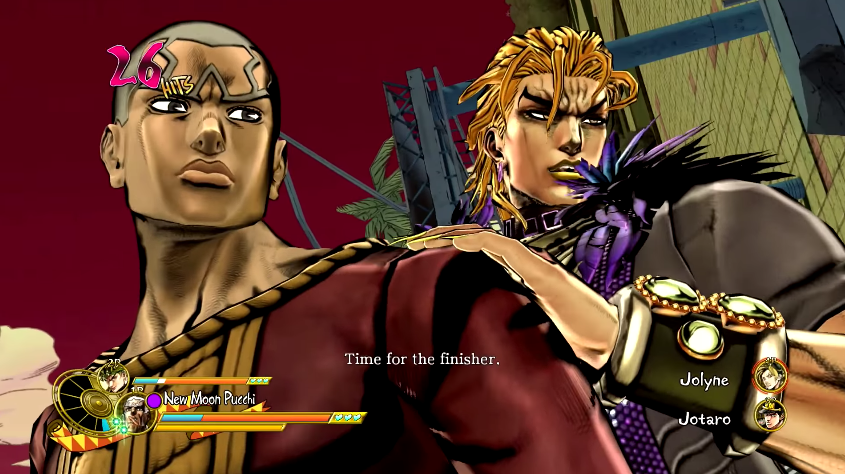845x474 pixels.
Task: Select the Jotaro character portrait icon
Action: pyautogui.click(x=770, y=416)
